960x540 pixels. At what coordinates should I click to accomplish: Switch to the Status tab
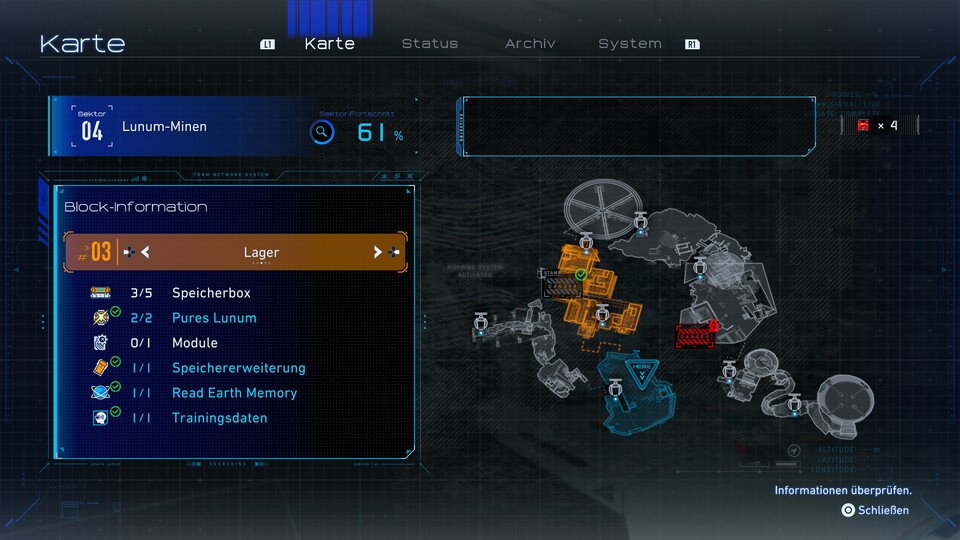(430, 44)
